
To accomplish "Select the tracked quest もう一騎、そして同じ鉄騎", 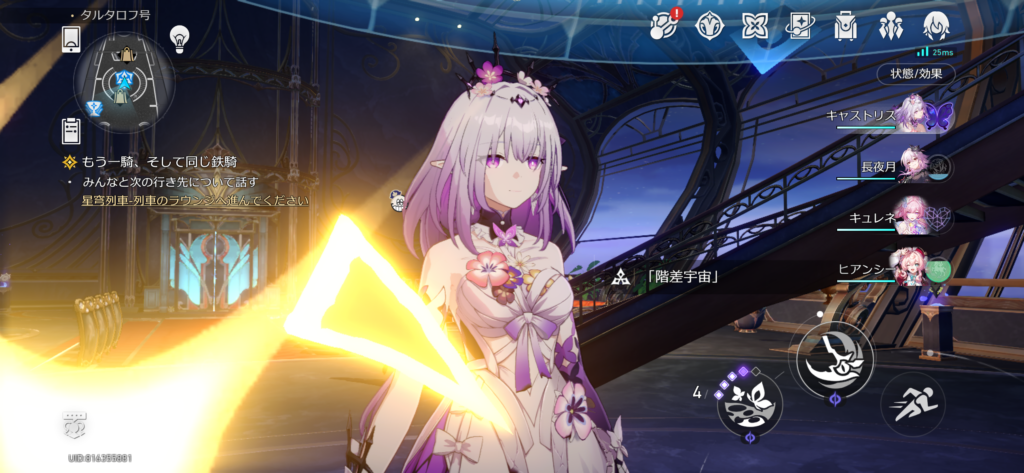I will pyautogui.click(x=158, y=162).
